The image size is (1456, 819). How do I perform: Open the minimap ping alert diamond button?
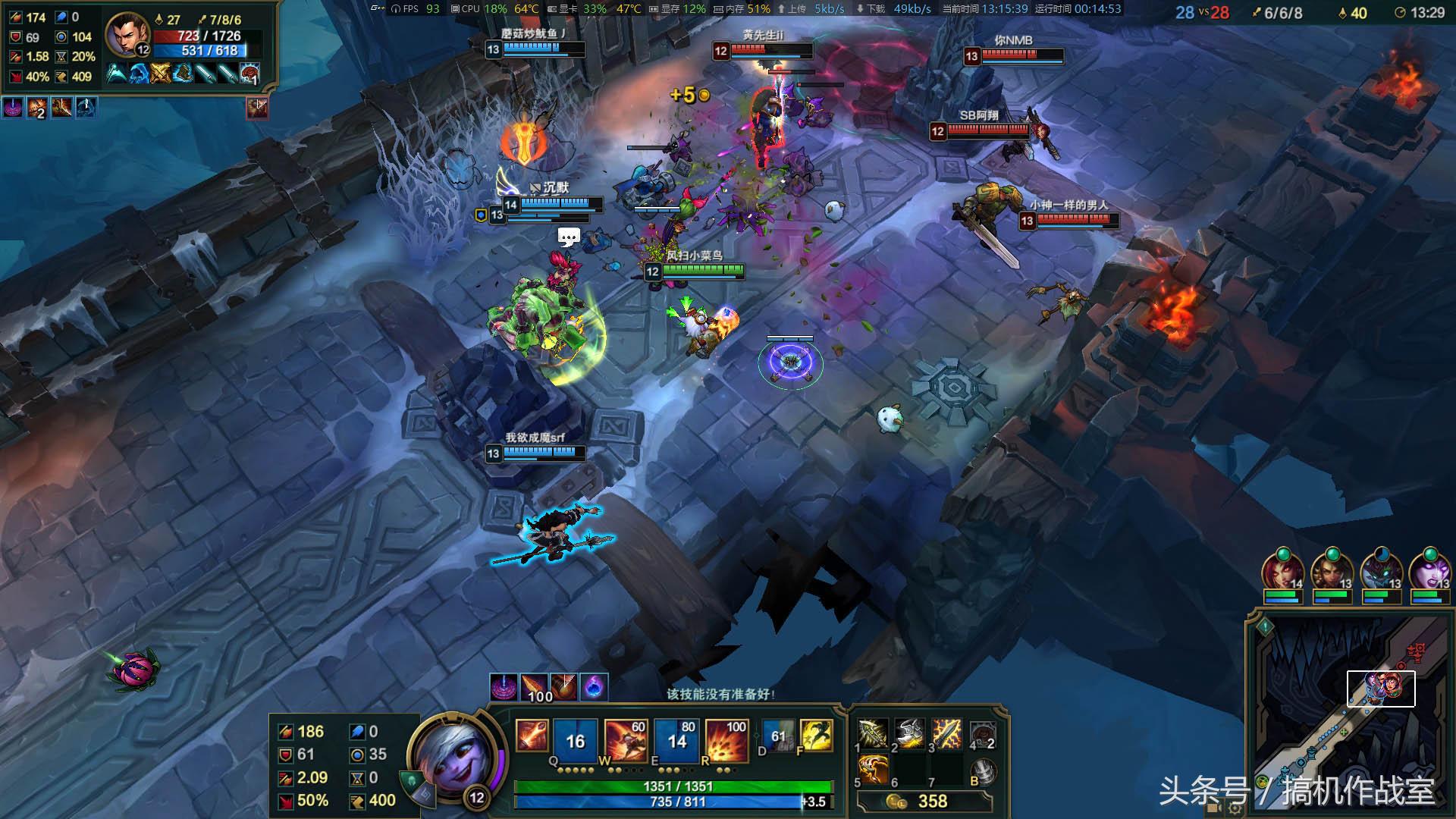pyautogui.click(x=1264, y=627)
